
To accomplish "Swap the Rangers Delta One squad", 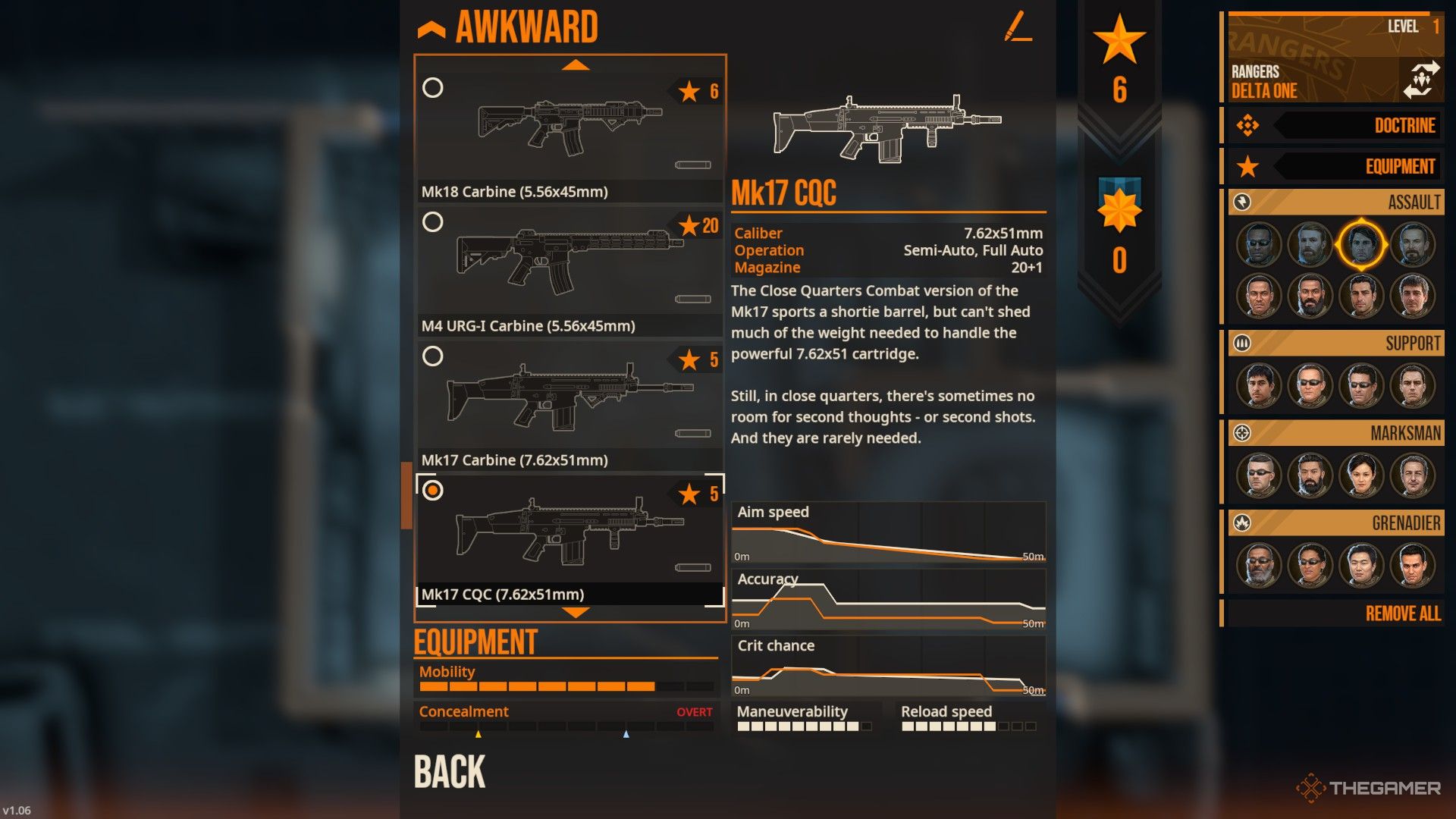I will coord(1420,80).
